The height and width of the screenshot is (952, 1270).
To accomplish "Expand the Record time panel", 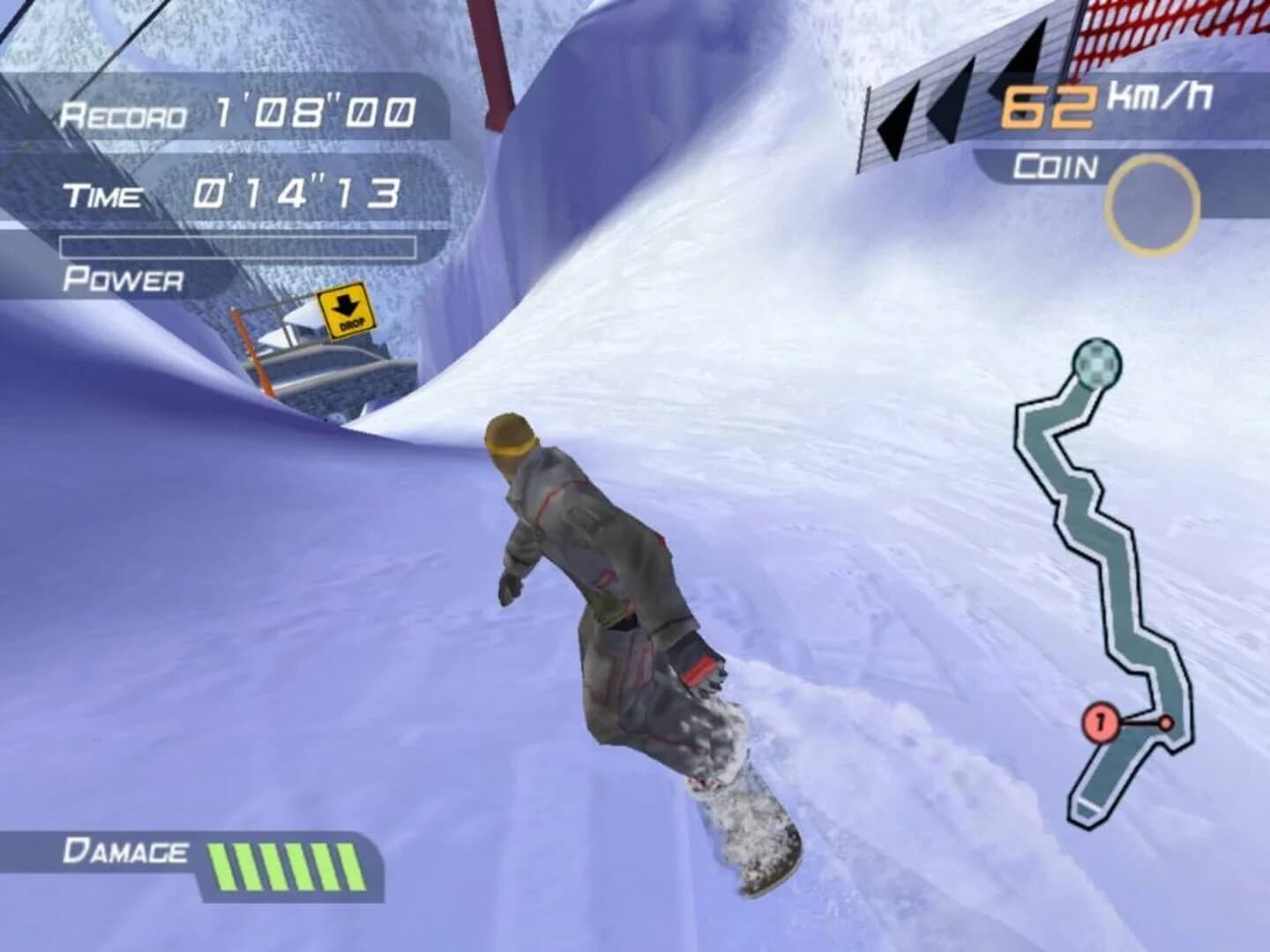I will coord(238,110).
